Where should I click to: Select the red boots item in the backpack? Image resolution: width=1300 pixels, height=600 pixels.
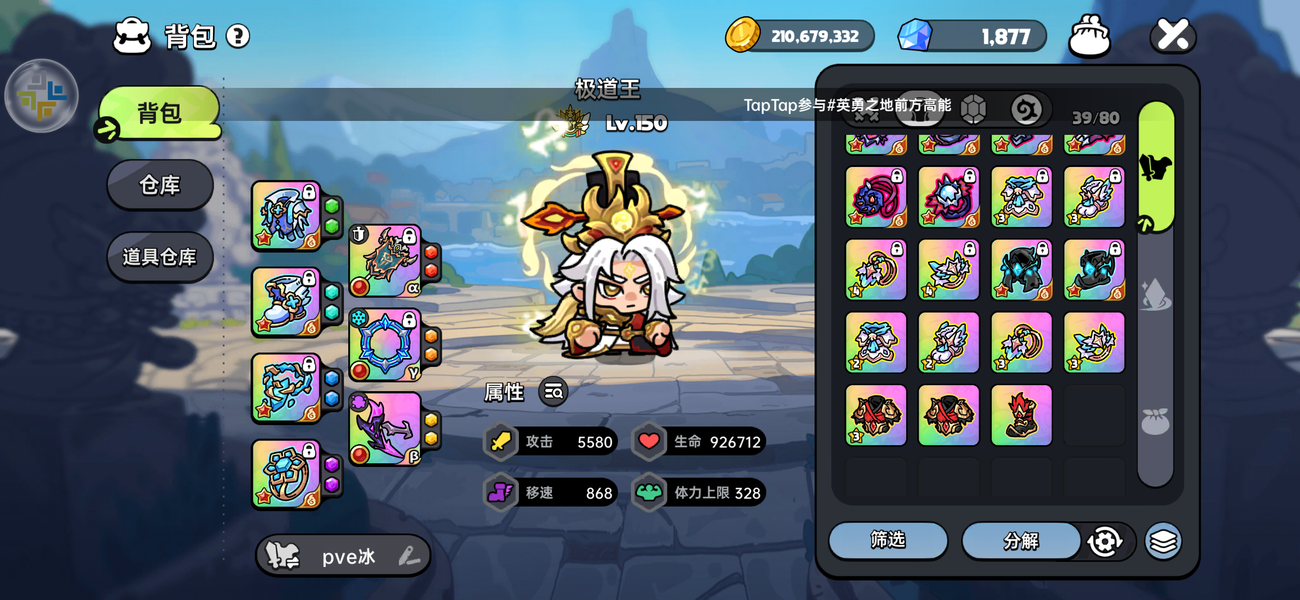(x=1021, y=415)
